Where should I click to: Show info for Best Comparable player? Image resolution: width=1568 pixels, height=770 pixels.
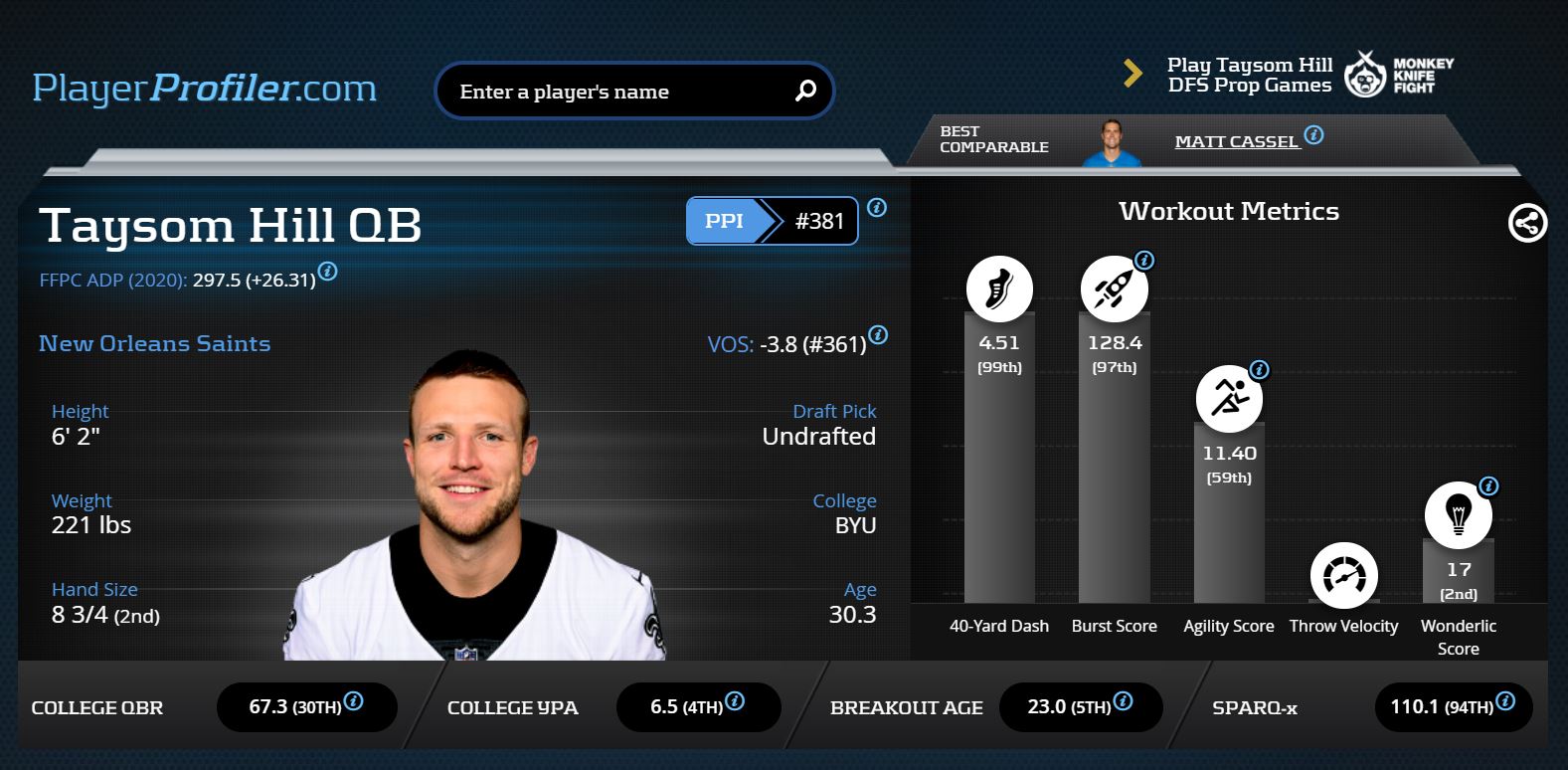(1313, 135)
